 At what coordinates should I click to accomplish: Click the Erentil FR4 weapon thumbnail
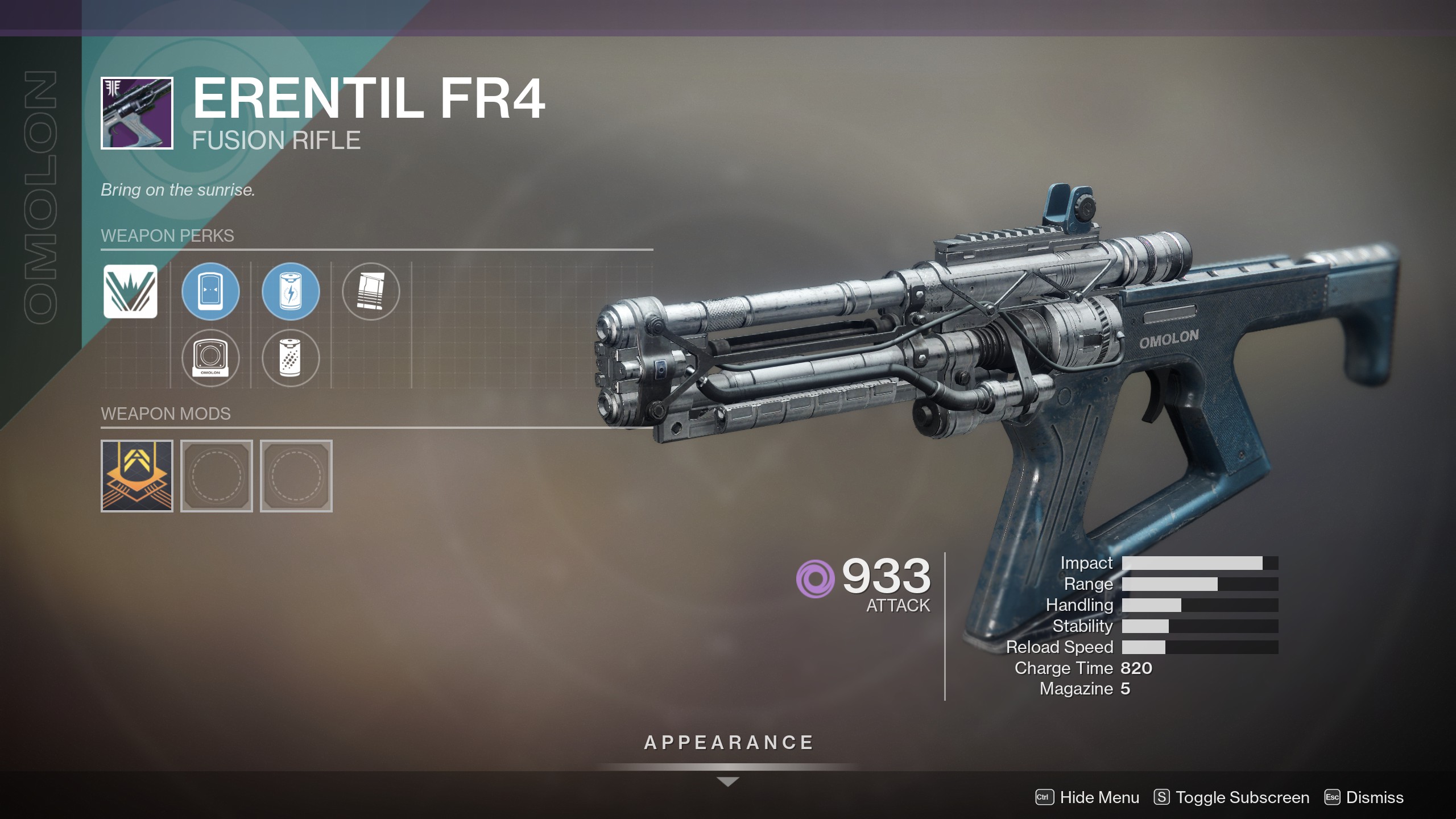136,113
